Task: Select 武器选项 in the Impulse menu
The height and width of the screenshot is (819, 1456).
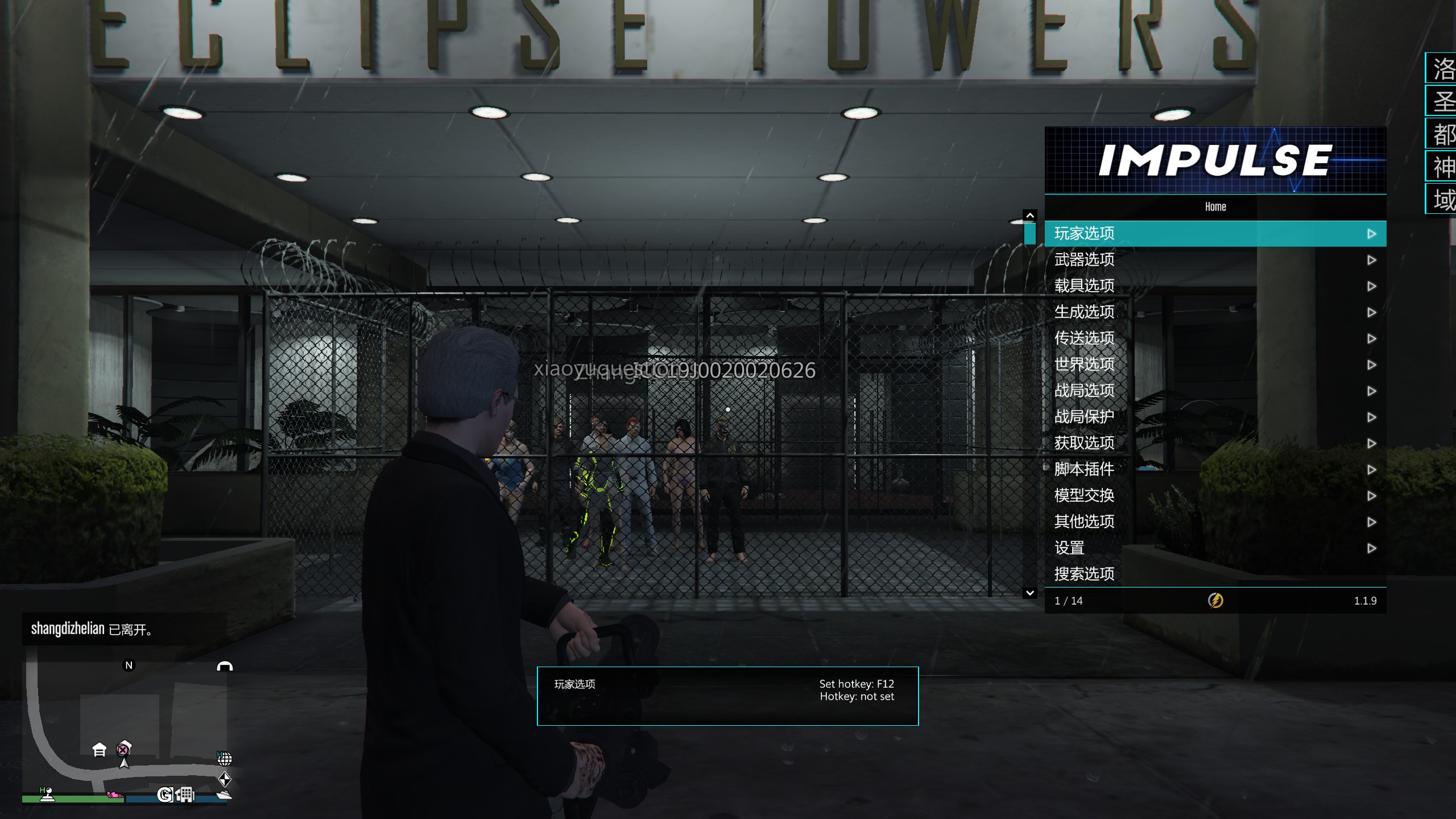Action: click(x=1215, y=260)
